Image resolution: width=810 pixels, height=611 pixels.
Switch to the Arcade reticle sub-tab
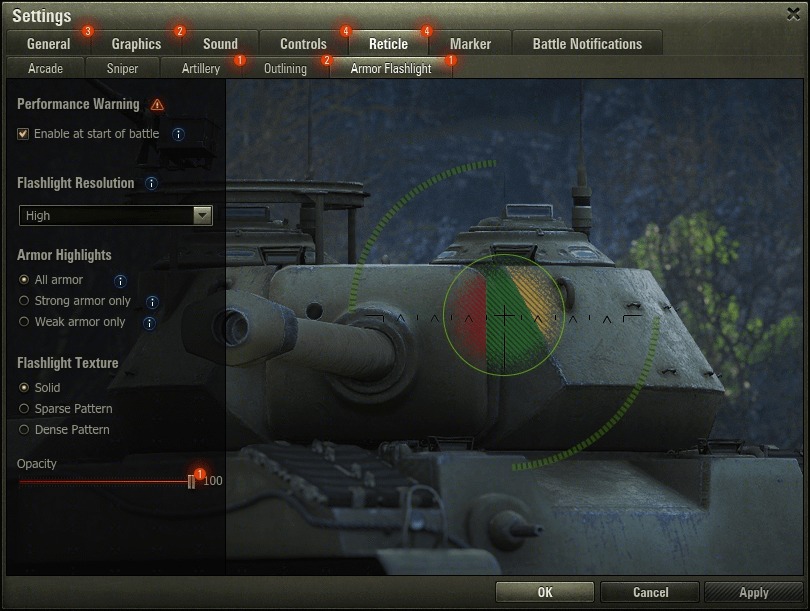pyautogui.click(x=45, y=69)
